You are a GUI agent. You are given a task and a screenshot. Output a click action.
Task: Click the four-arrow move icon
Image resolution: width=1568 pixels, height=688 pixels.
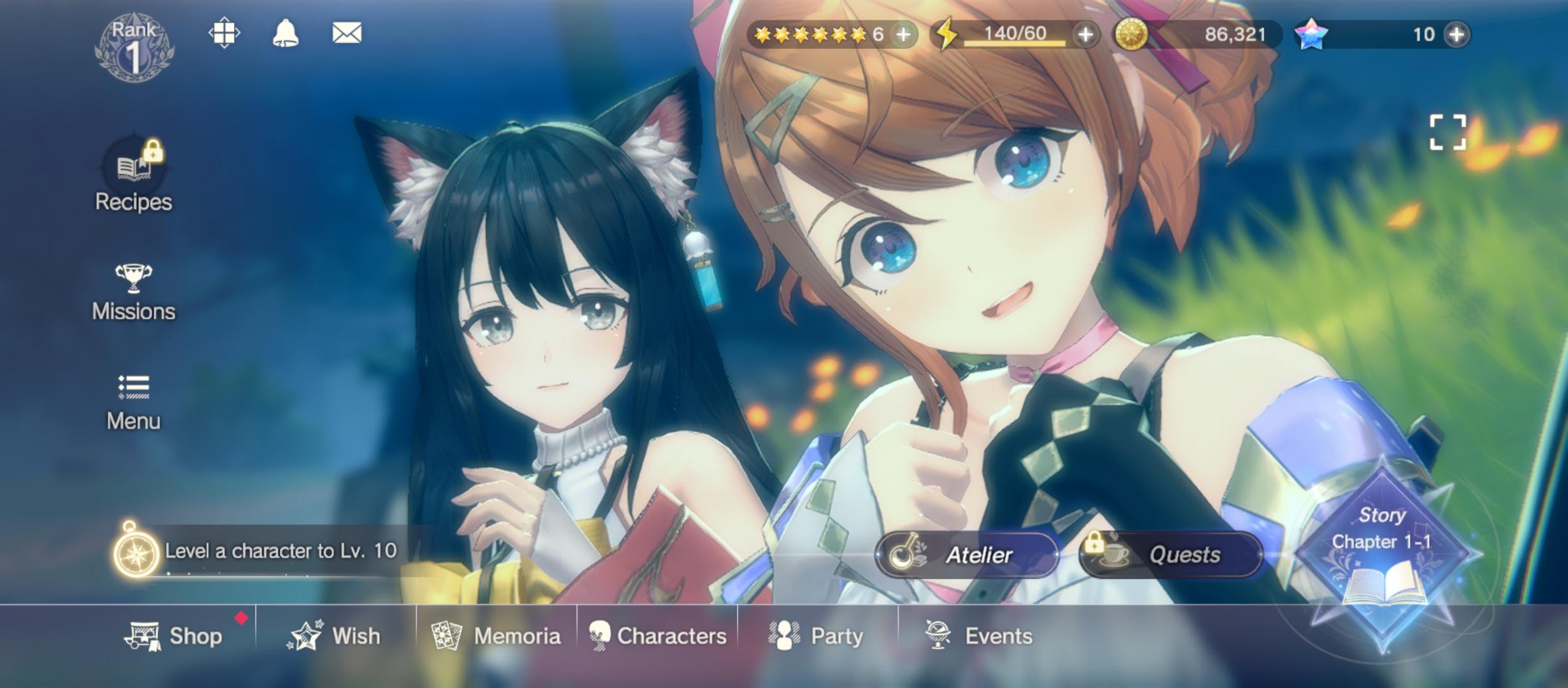(x=224, y=33)
